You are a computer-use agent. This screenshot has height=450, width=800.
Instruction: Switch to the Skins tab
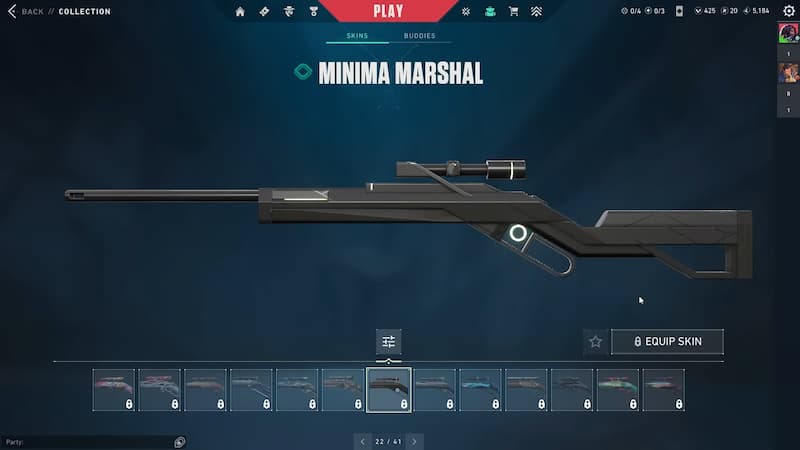357,36
